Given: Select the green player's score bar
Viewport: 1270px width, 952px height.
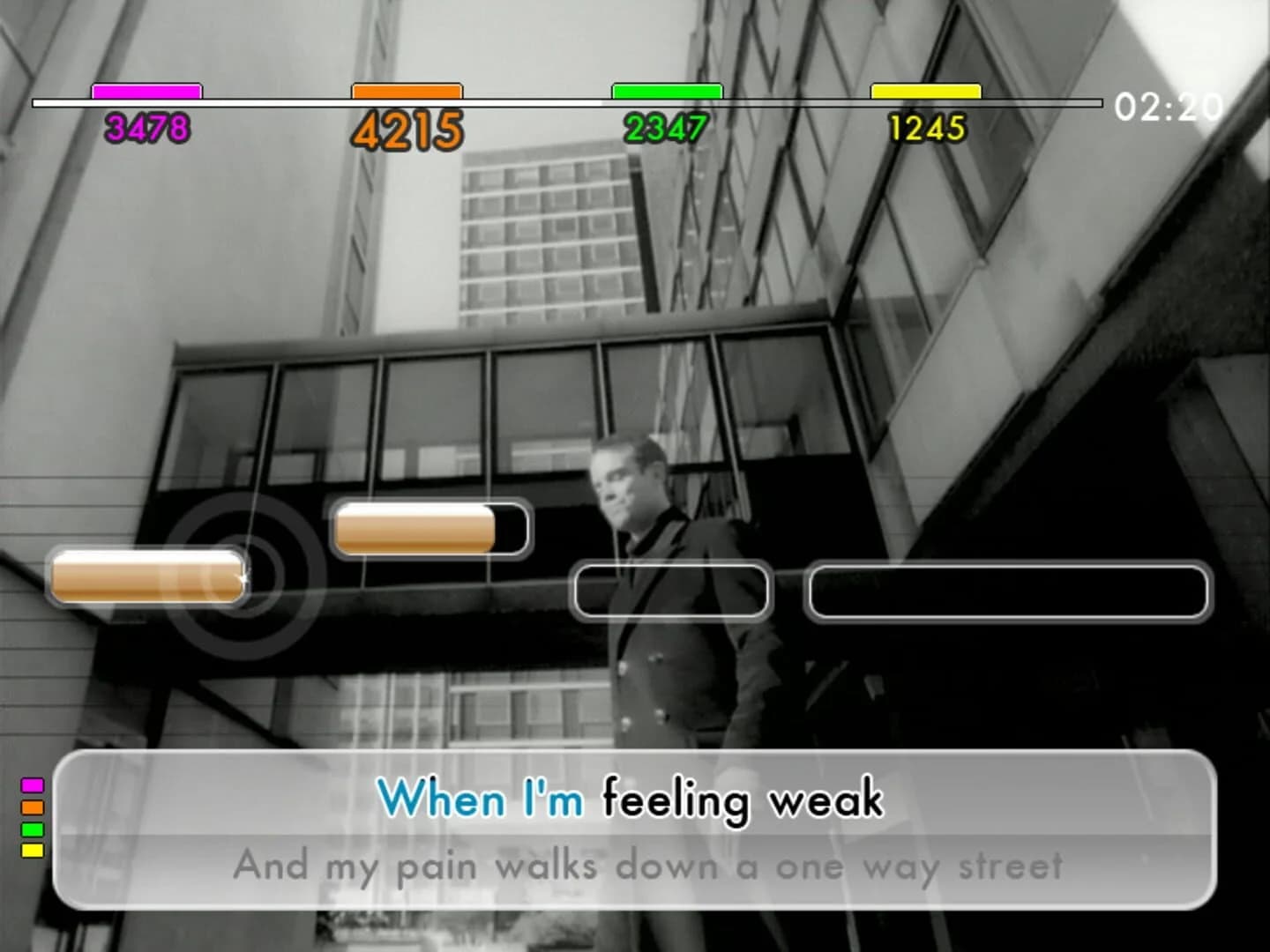Looking at the screenshot, I should tap(666, 89).
